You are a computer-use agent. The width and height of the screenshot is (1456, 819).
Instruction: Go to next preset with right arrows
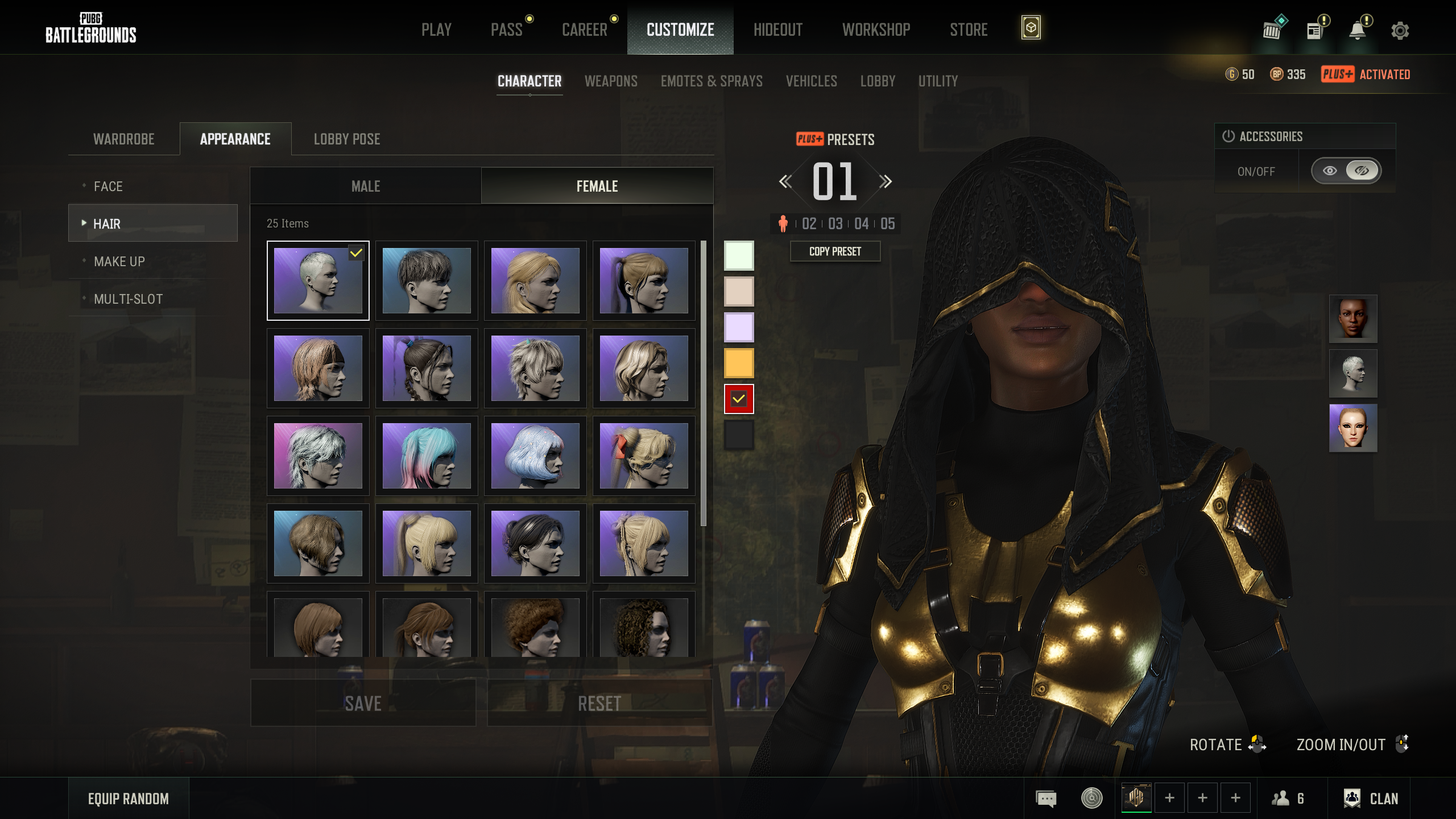[x=885, y=181]
